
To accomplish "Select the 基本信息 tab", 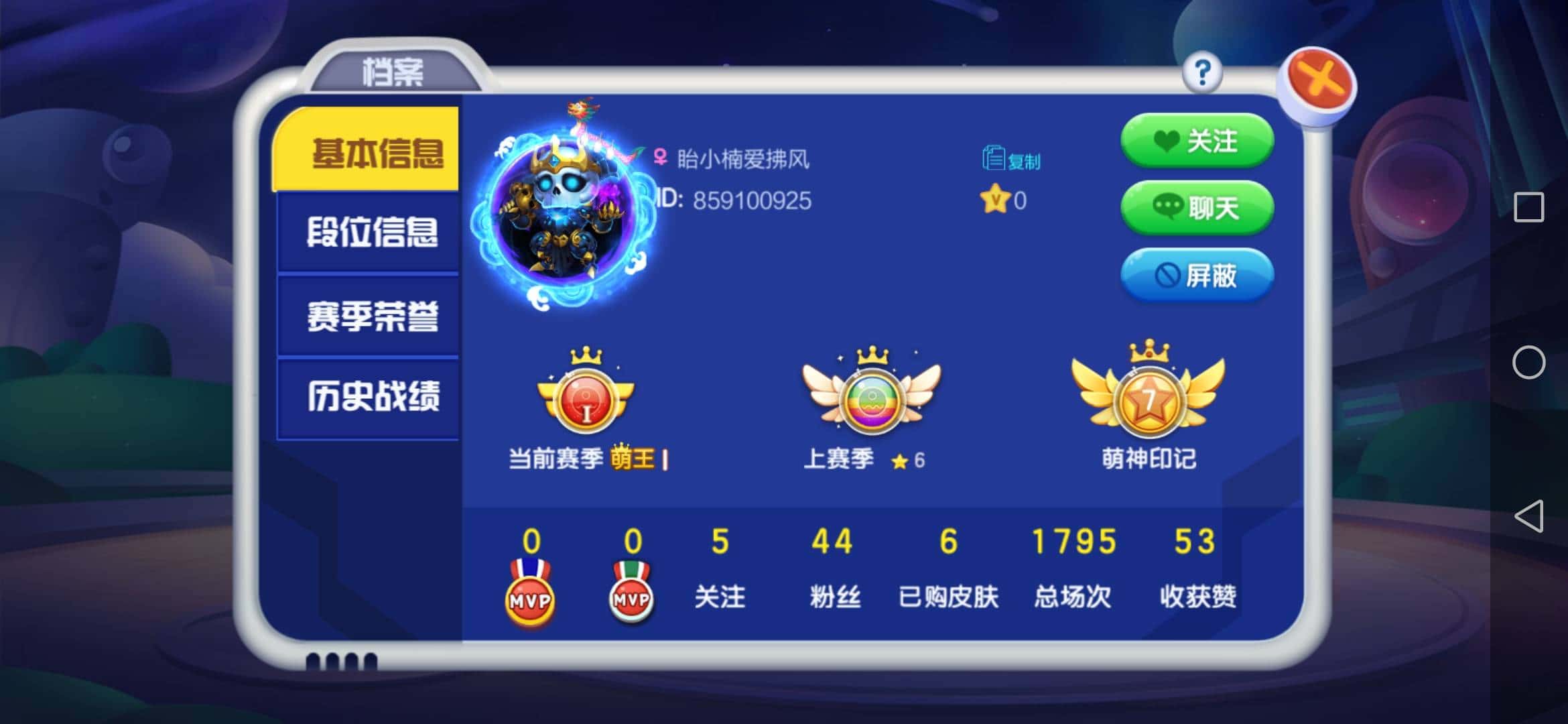I will pyautogui.click(x=369, y=153).
